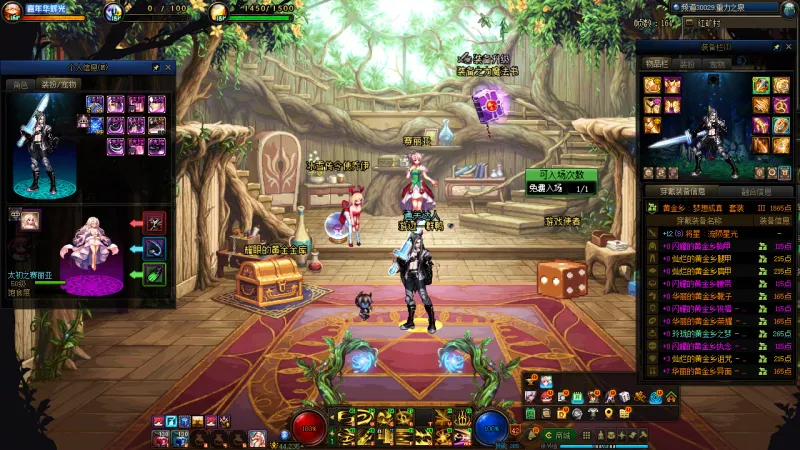Open the house icon in bottom menu

[x=670, y=397]
